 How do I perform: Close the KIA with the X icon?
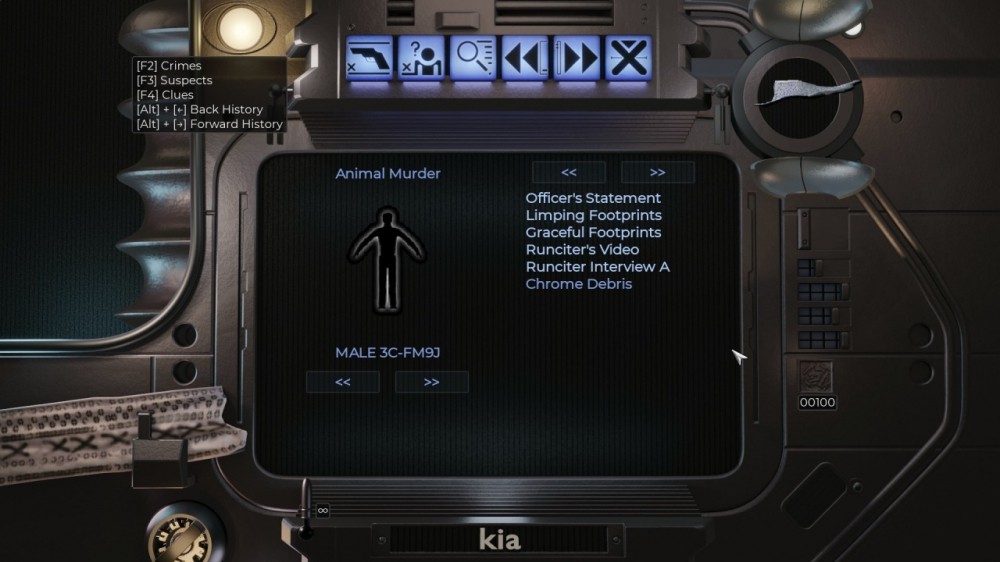click(x=628, y=58)
